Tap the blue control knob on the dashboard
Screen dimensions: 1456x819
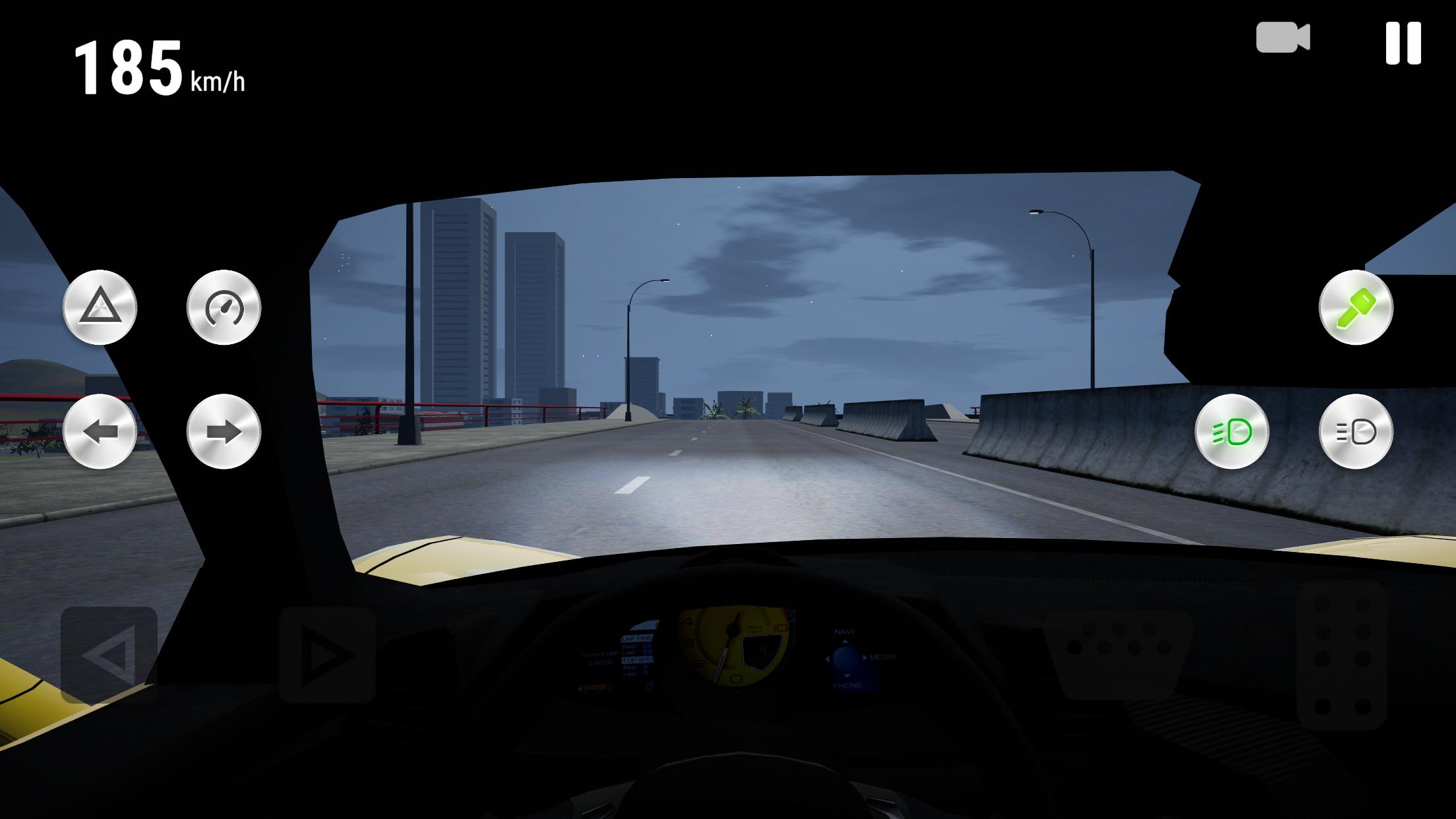(x=845, y=659)
